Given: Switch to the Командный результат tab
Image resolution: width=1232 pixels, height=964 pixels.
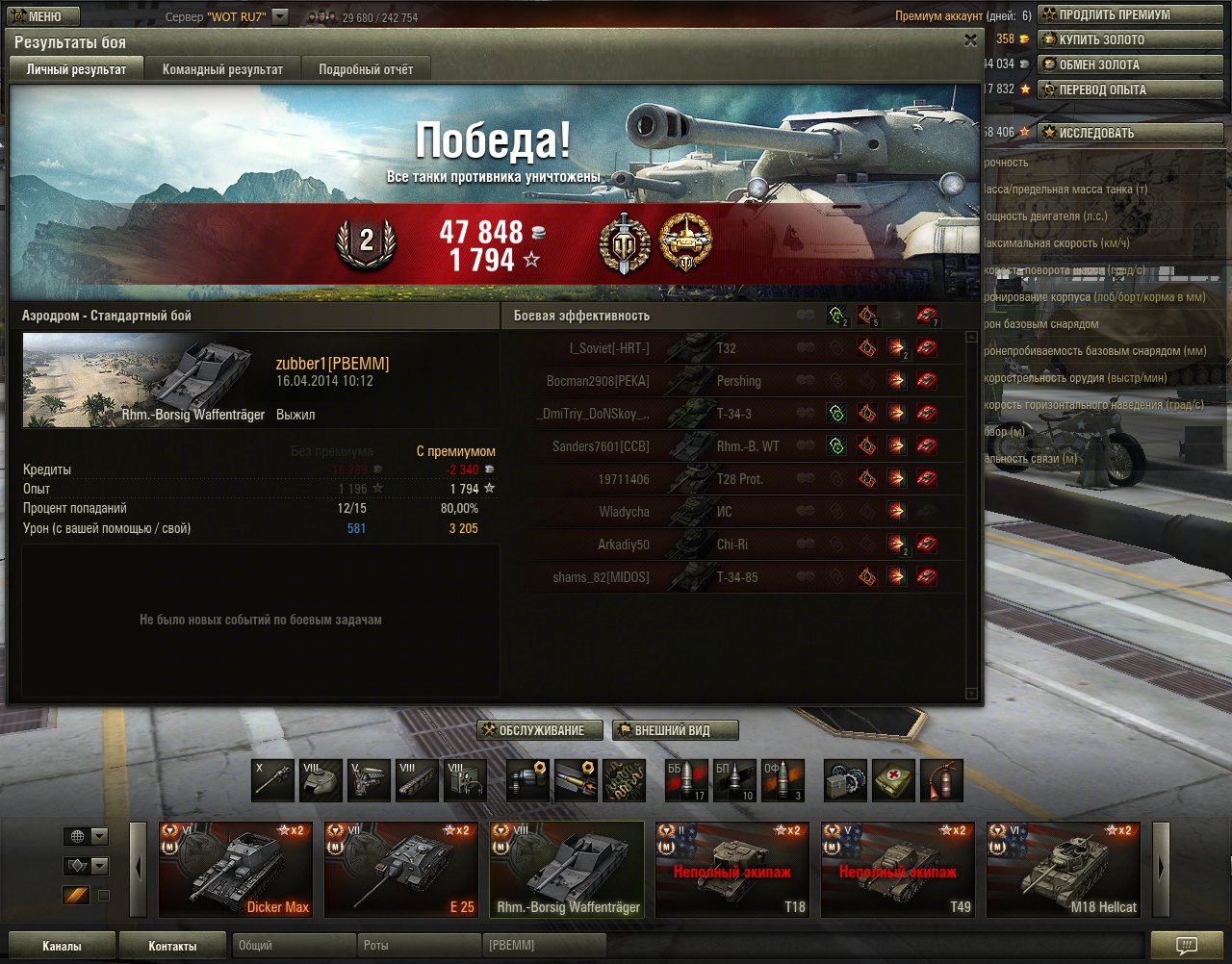Looking at the screenshot, I should click(x=222, y=69).
